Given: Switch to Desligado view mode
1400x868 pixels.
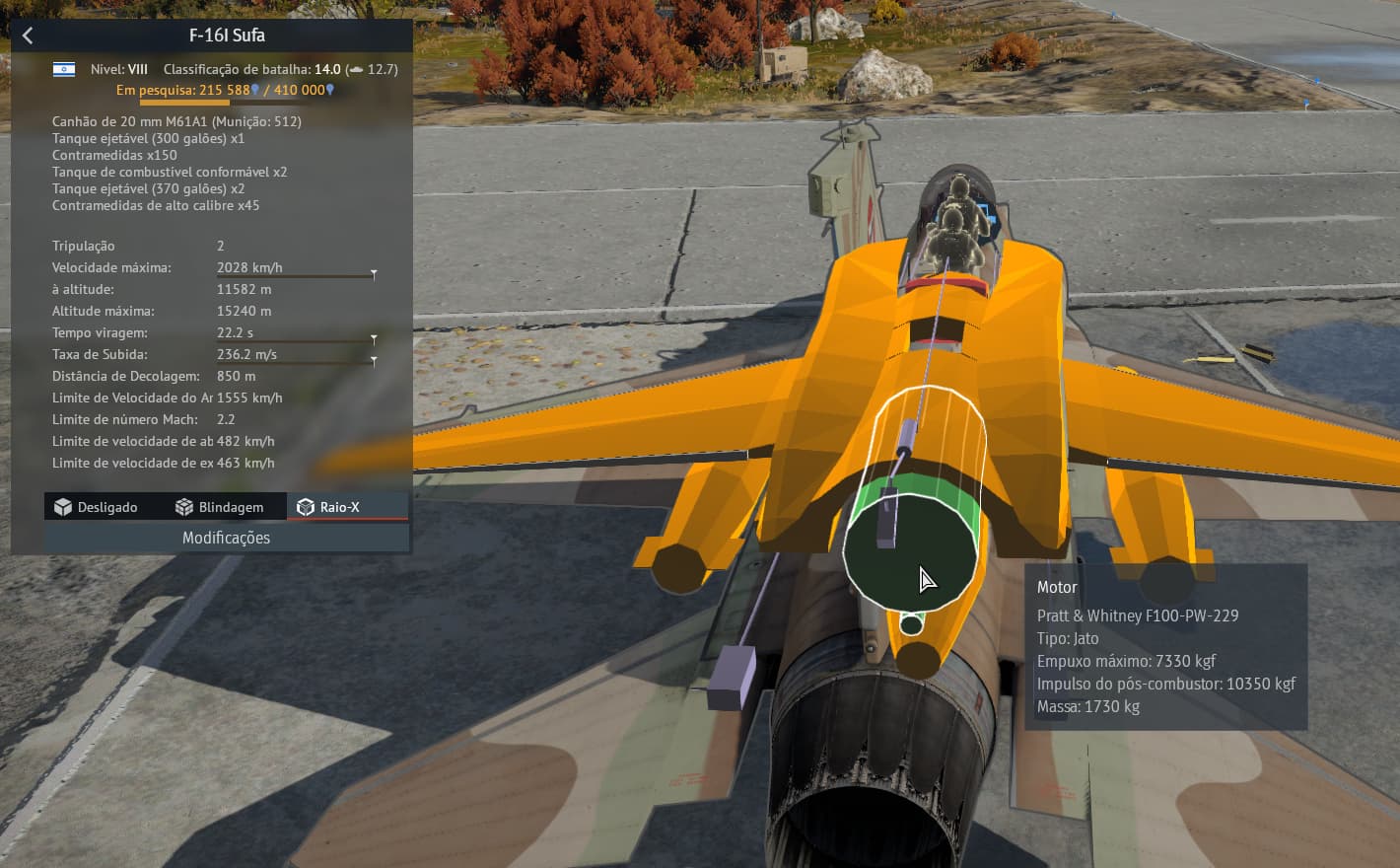Looking at the screenshot, I should click(x=97, y=507).
